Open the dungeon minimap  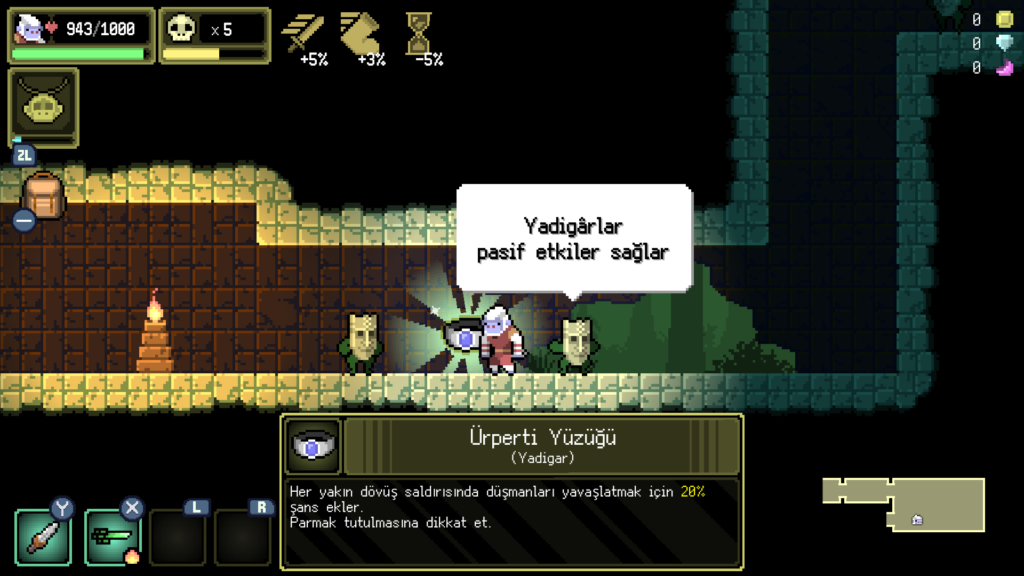pos(903,504)
